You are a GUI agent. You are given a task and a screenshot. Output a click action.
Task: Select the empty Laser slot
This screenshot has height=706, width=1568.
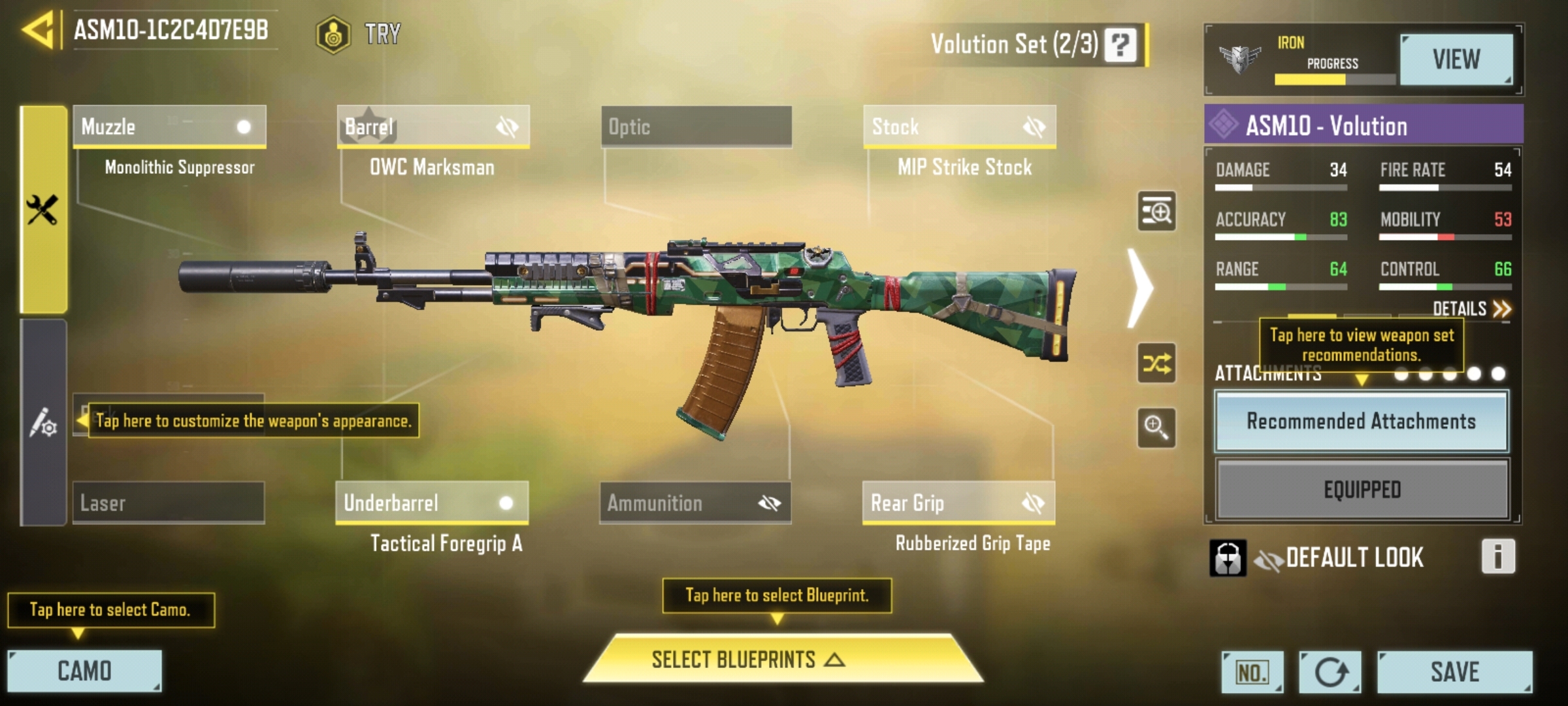[169, 503]
